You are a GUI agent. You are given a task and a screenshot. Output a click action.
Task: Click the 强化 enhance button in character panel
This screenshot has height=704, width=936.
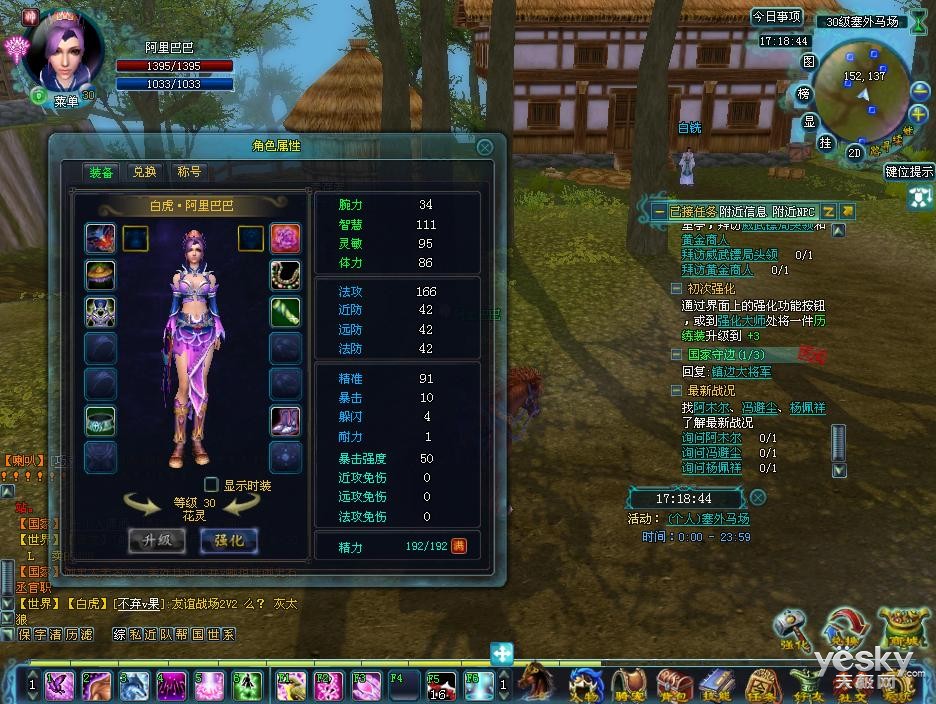tap(229, 540)
